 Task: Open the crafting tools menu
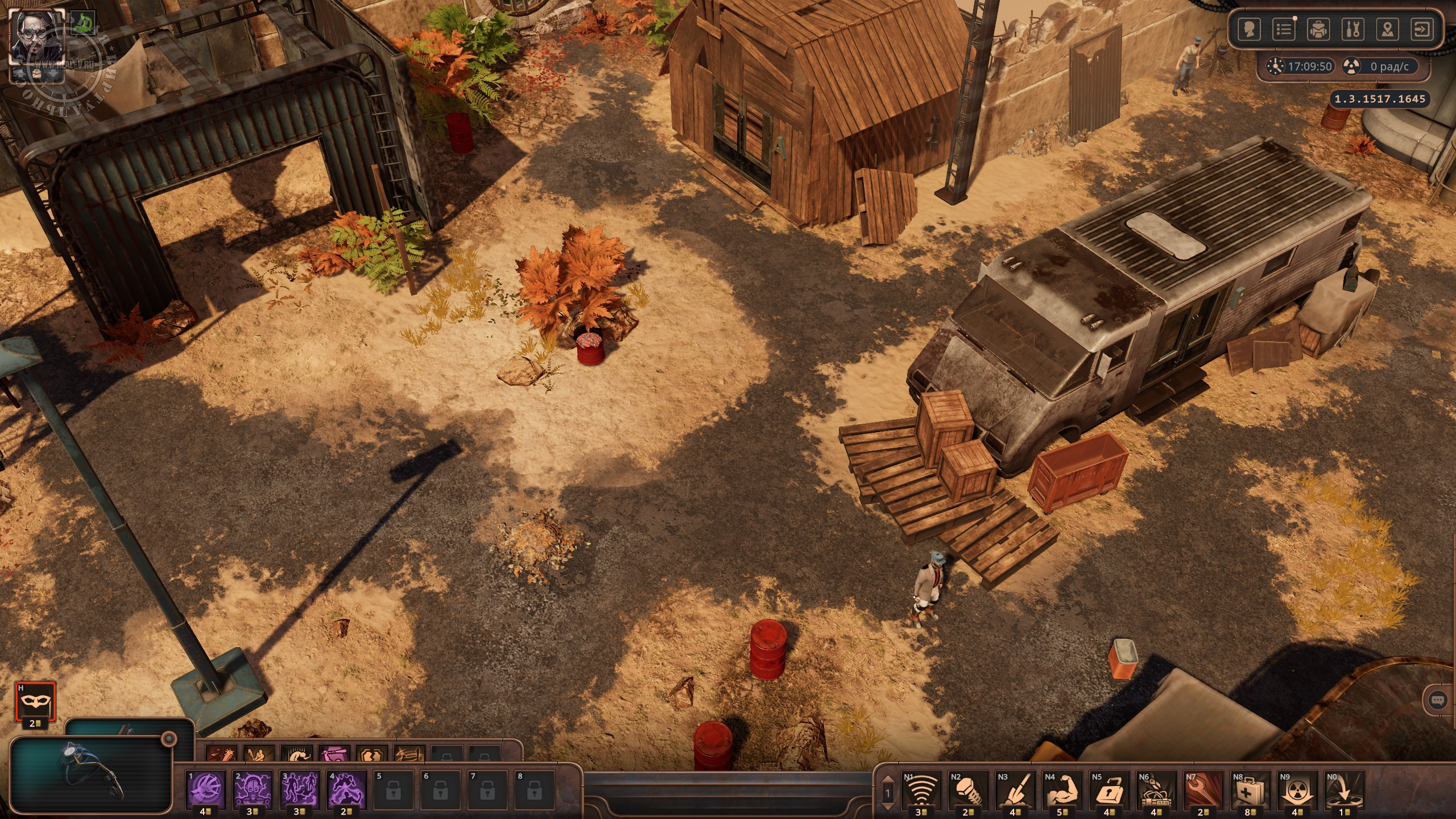[1352, 29]
